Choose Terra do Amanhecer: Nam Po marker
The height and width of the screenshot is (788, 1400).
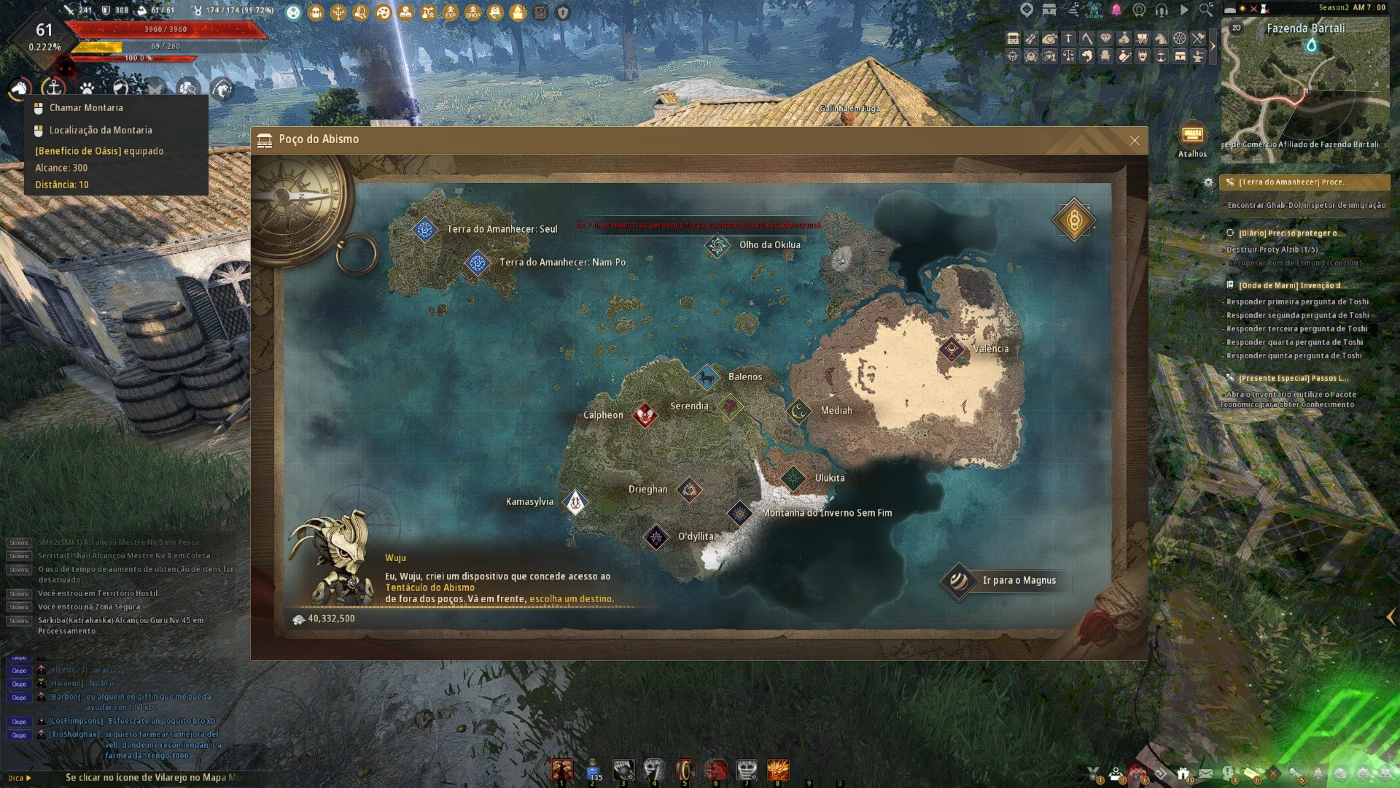(477, 263)
